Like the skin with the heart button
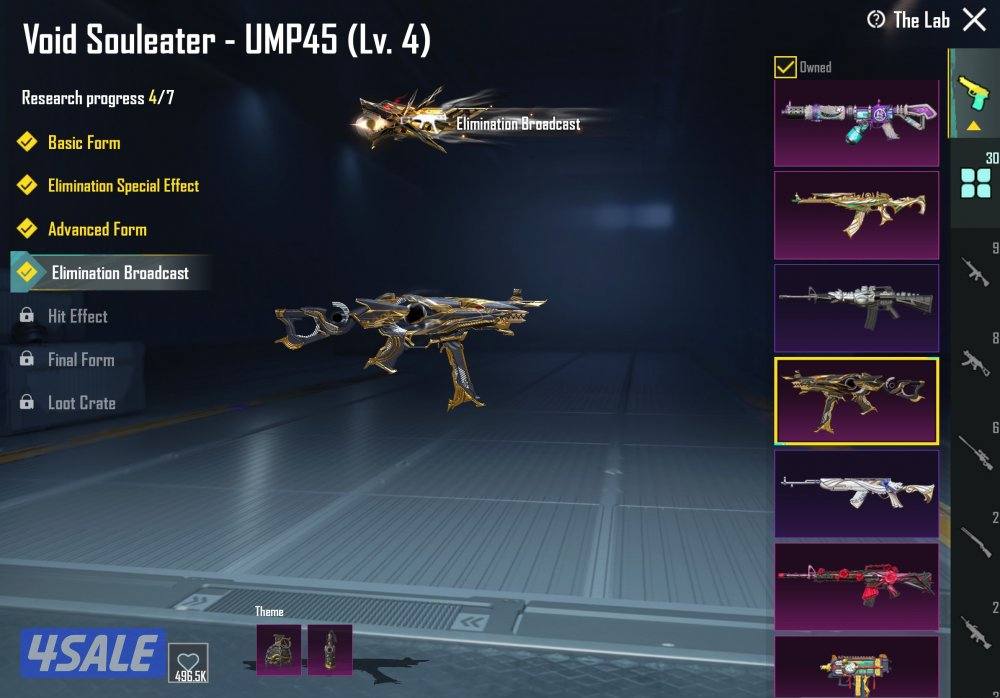Image resolution: width=1000 pixels, height=698 pixels. tap(188, 659)
